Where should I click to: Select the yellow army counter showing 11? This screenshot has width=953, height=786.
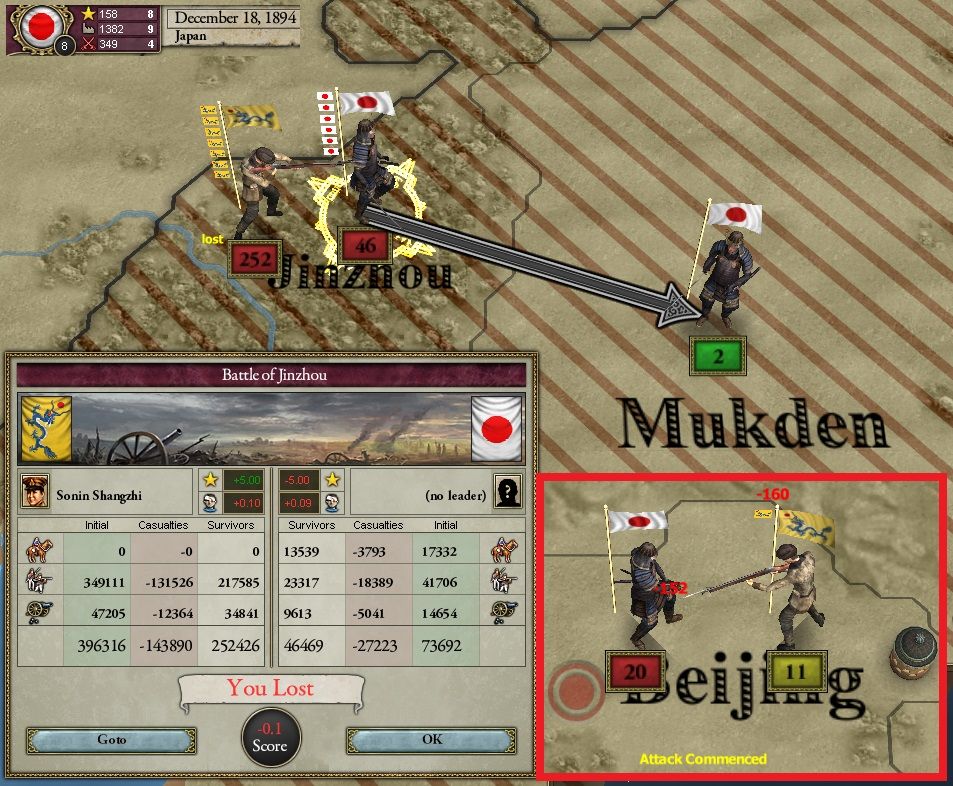pyautogui.click(x=795, y=672)
